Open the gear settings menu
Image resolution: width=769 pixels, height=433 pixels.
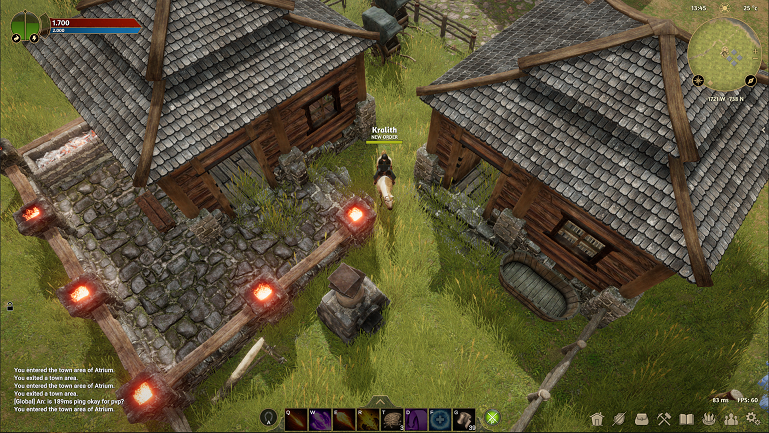point(754,418)
